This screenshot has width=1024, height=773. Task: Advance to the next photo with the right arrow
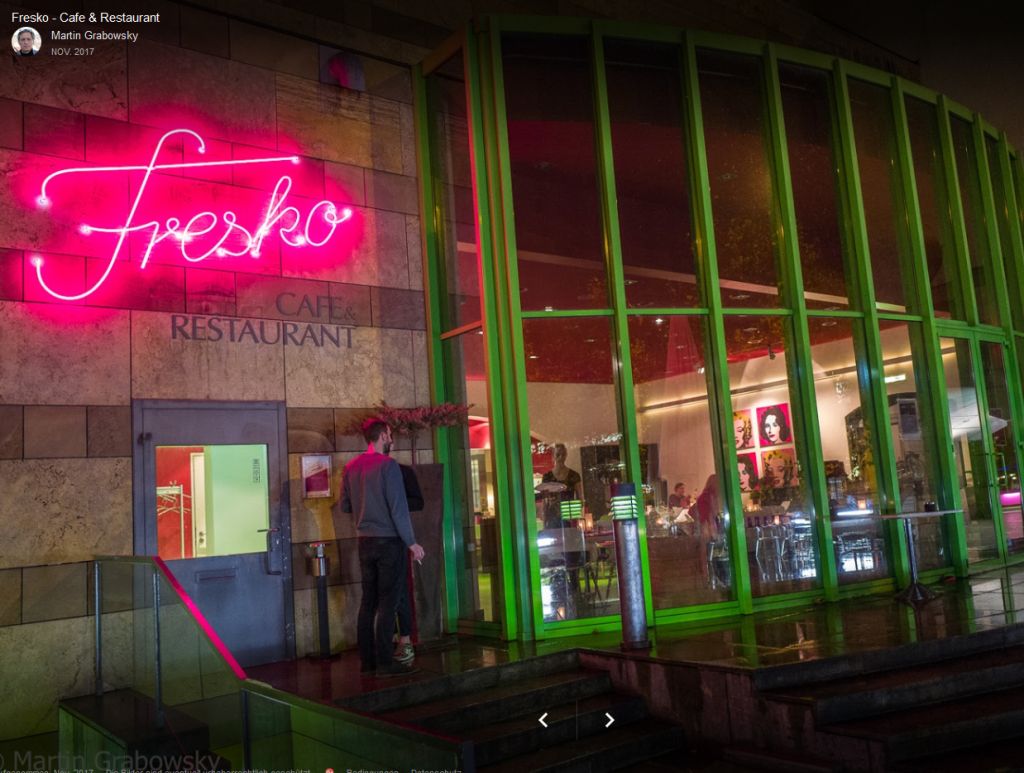click(x=609, y=720)
